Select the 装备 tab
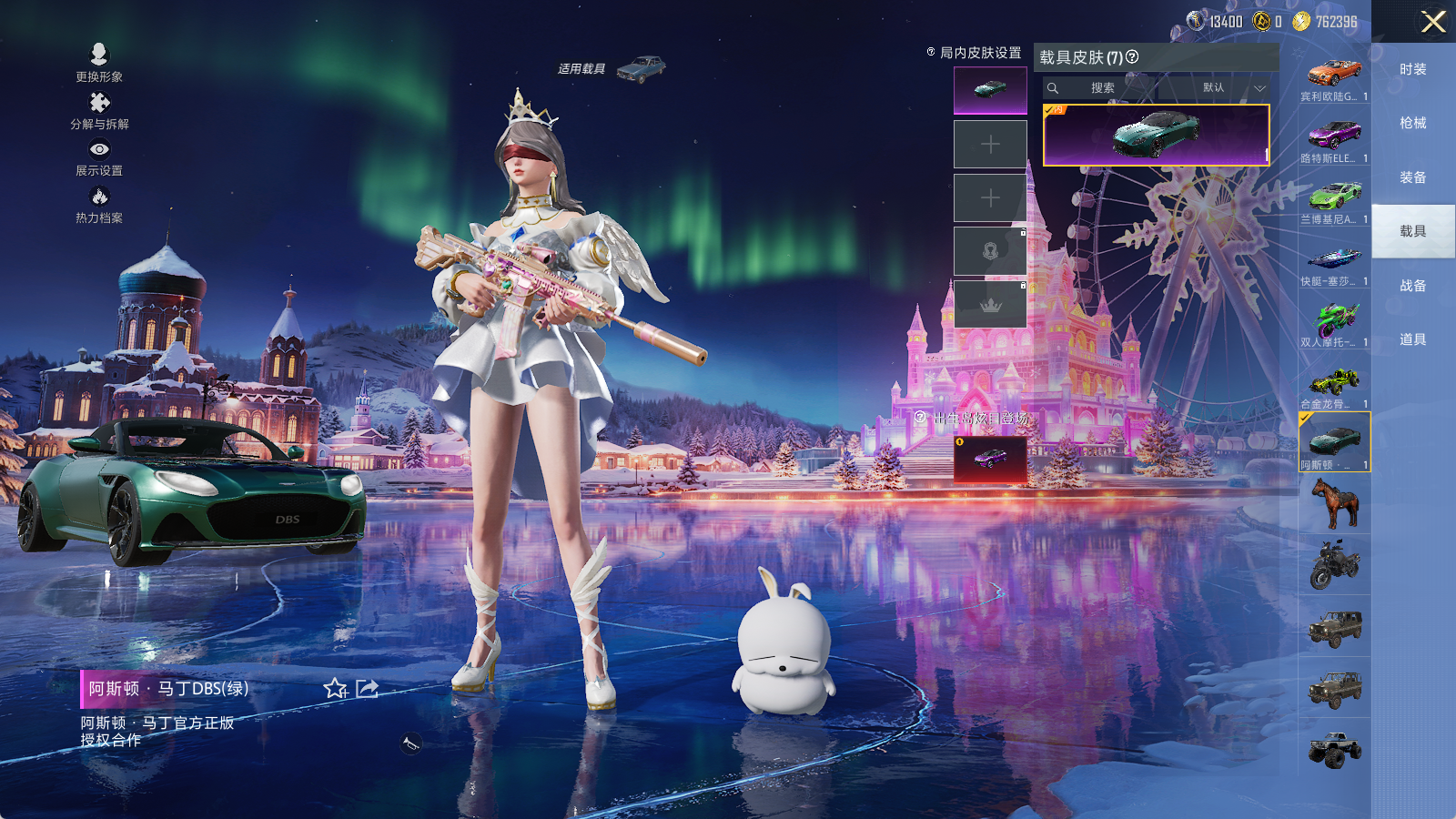Viewport: 1456px width, 819px height. pos(1412,177)
